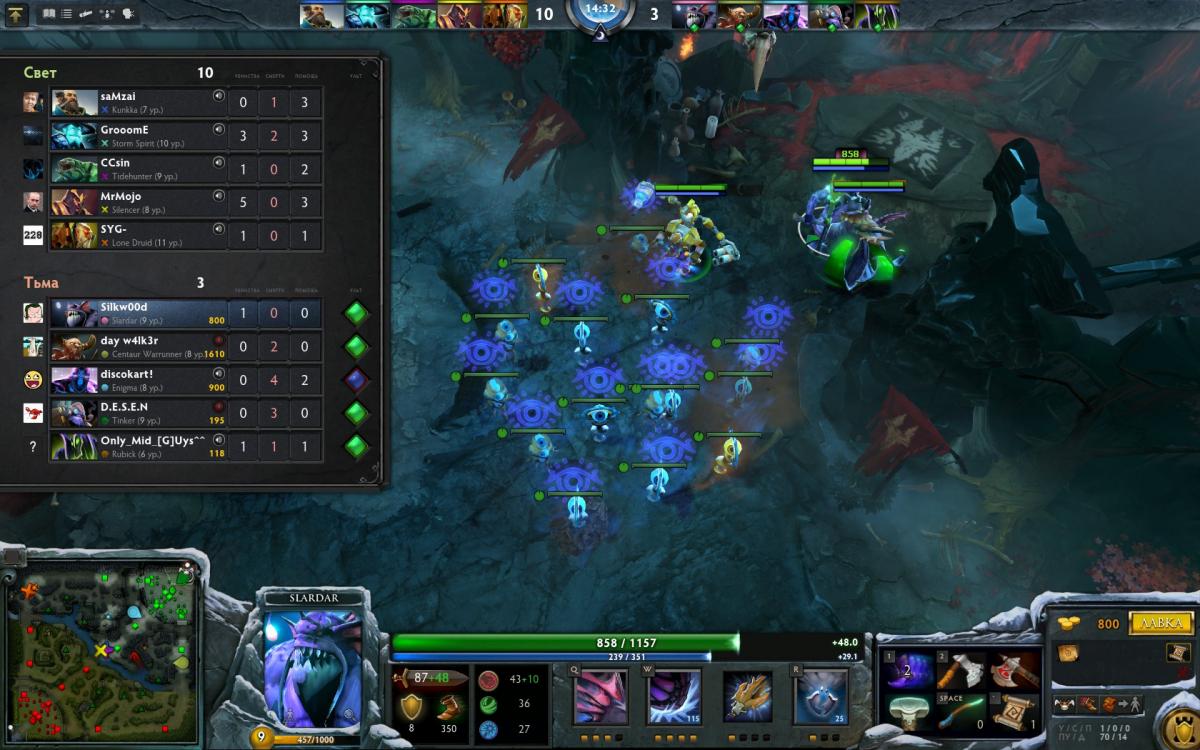Viewport: 1200px width, 750px height.
Task: Activate Slardar's Sprint ability (Q)
Action: coord(600,697)
